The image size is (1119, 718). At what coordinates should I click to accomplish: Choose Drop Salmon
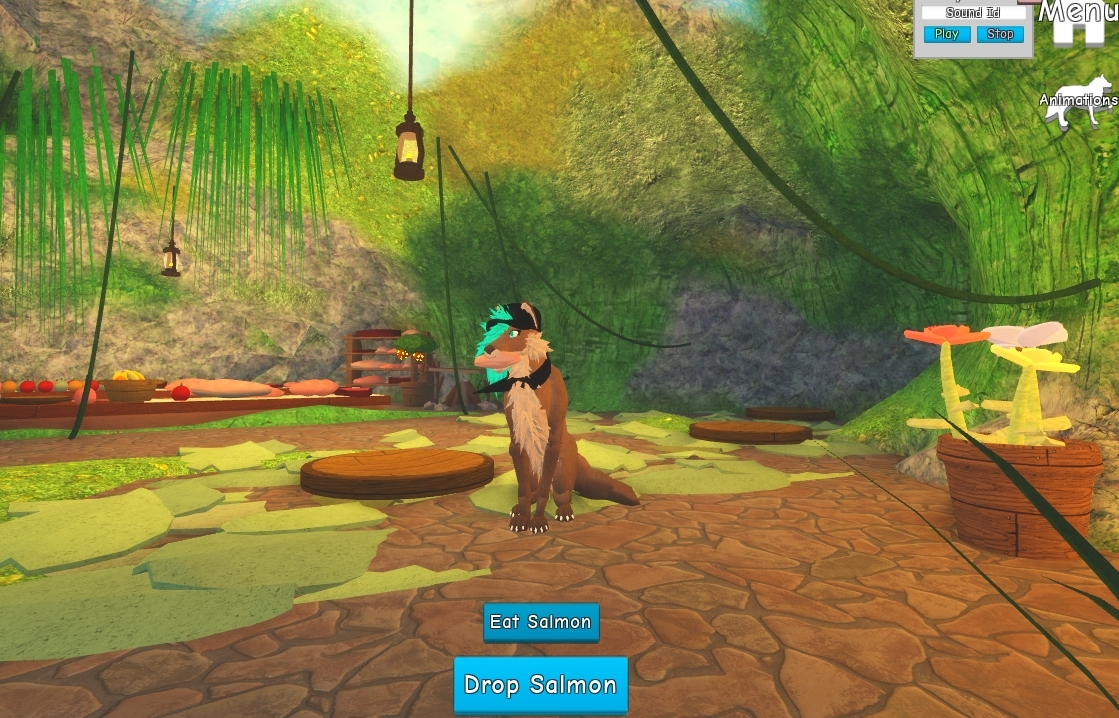point(540,685)
